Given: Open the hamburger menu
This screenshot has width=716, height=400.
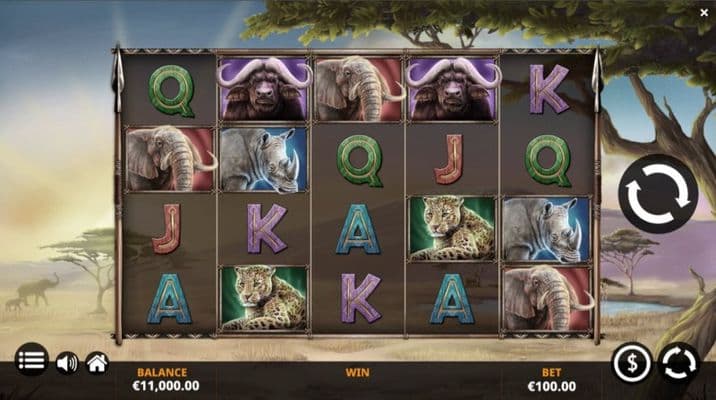Looking at the screenshot, I should 32,361.
